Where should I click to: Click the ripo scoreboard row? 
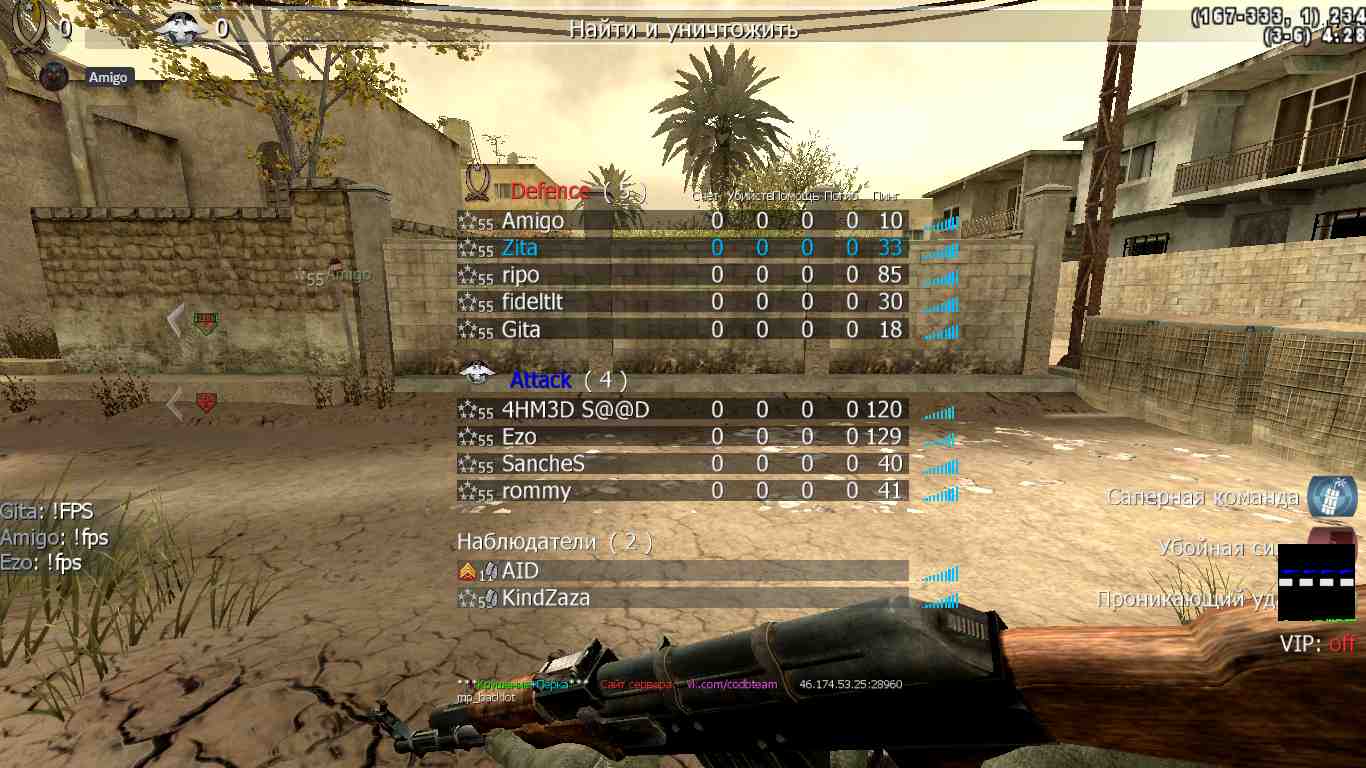click(x=682, y=275)
